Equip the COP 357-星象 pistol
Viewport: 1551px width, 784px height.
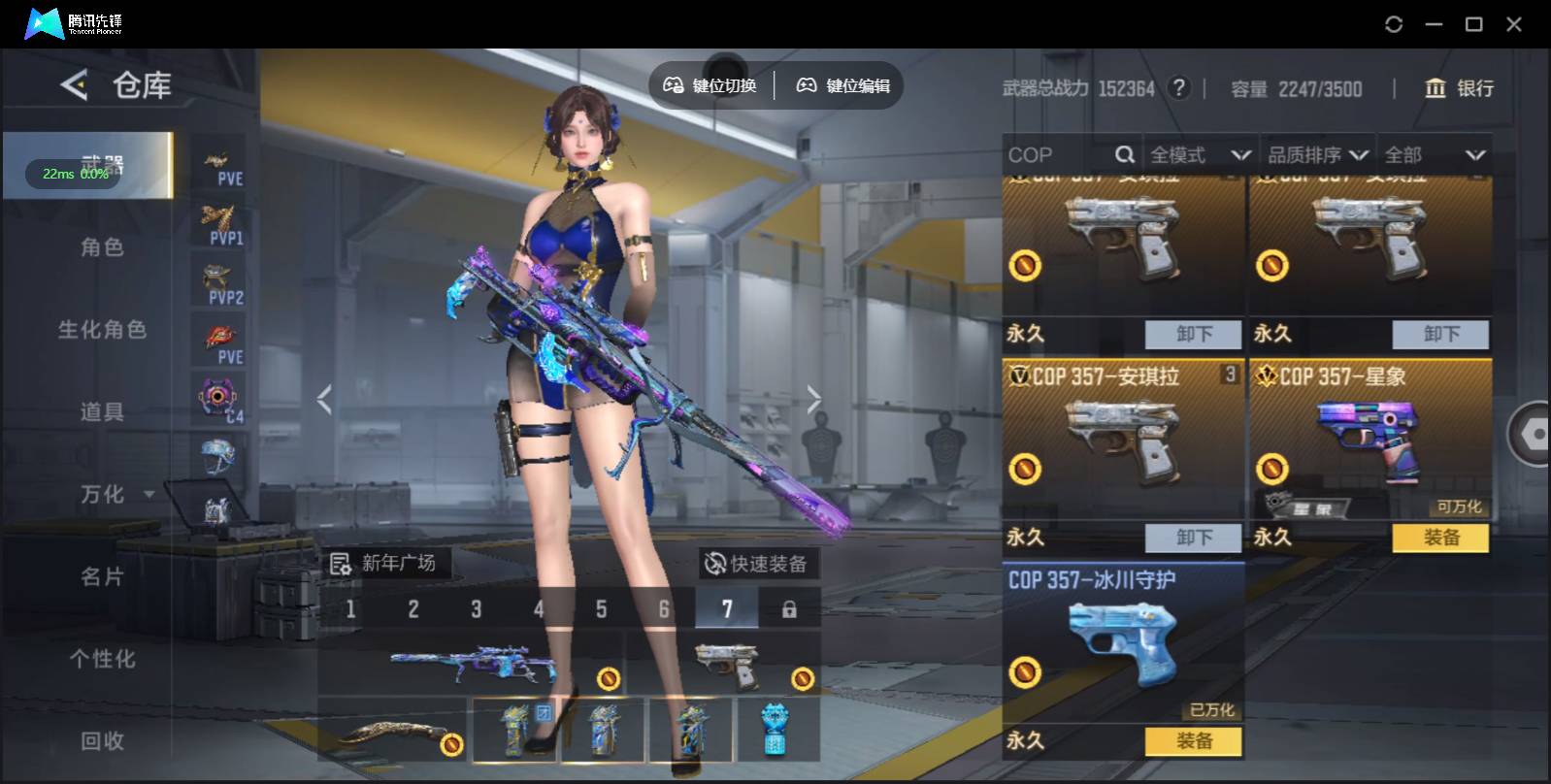(1440, 538)
